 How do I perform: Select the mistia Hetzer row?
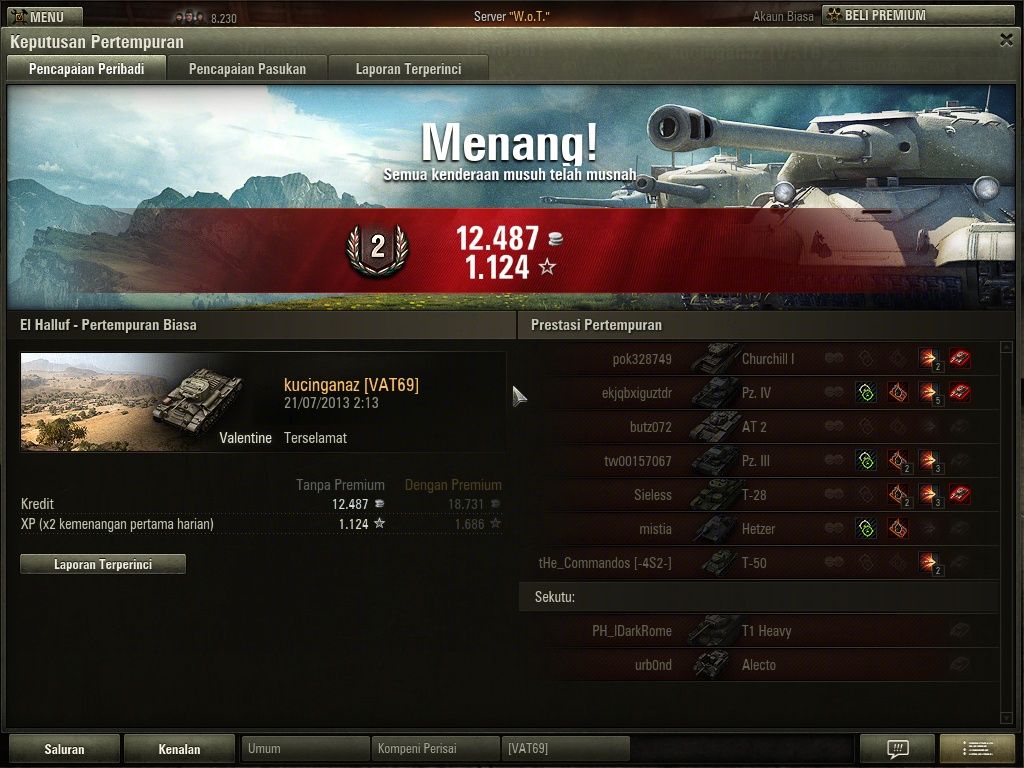click(758, 529)
